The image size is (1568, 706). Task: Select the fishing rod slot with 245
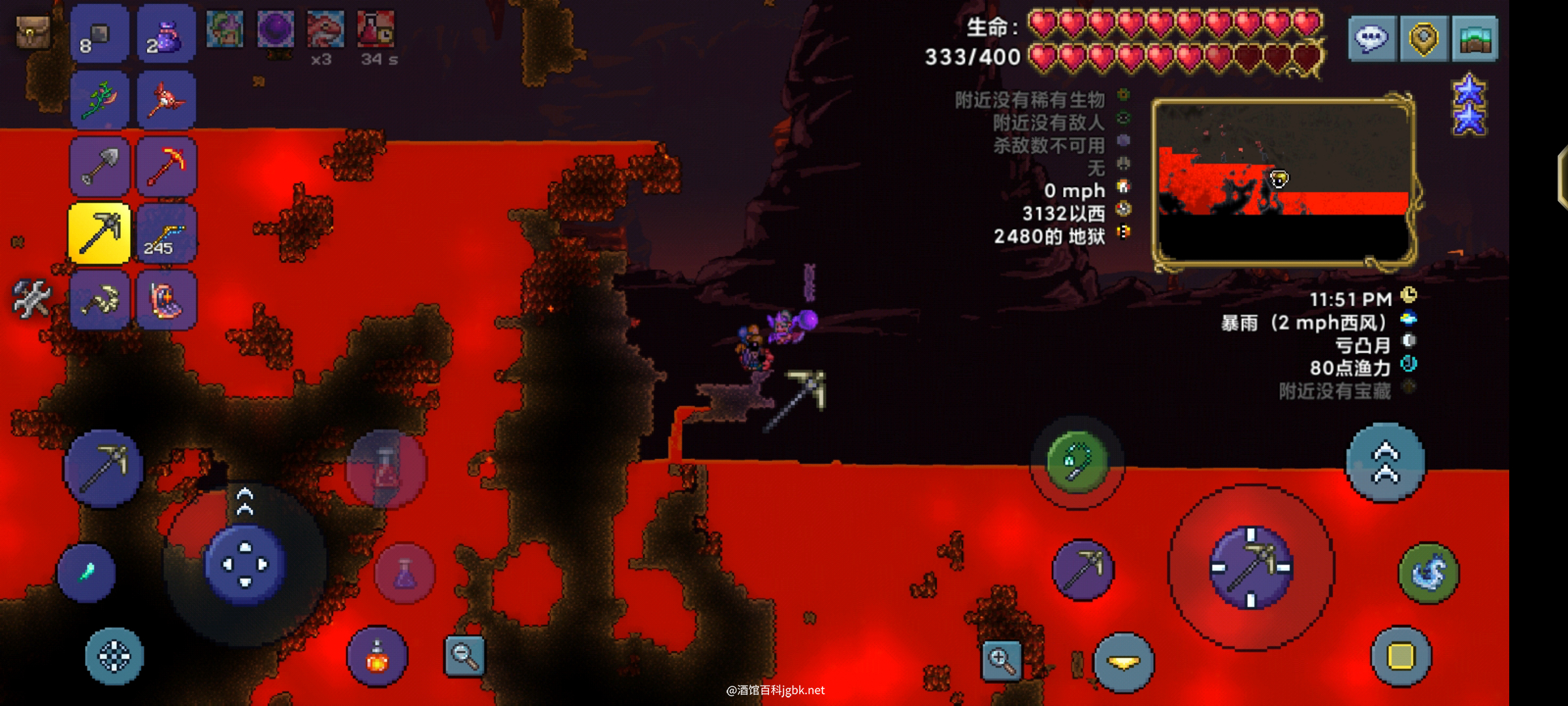[x=167, y=233]
